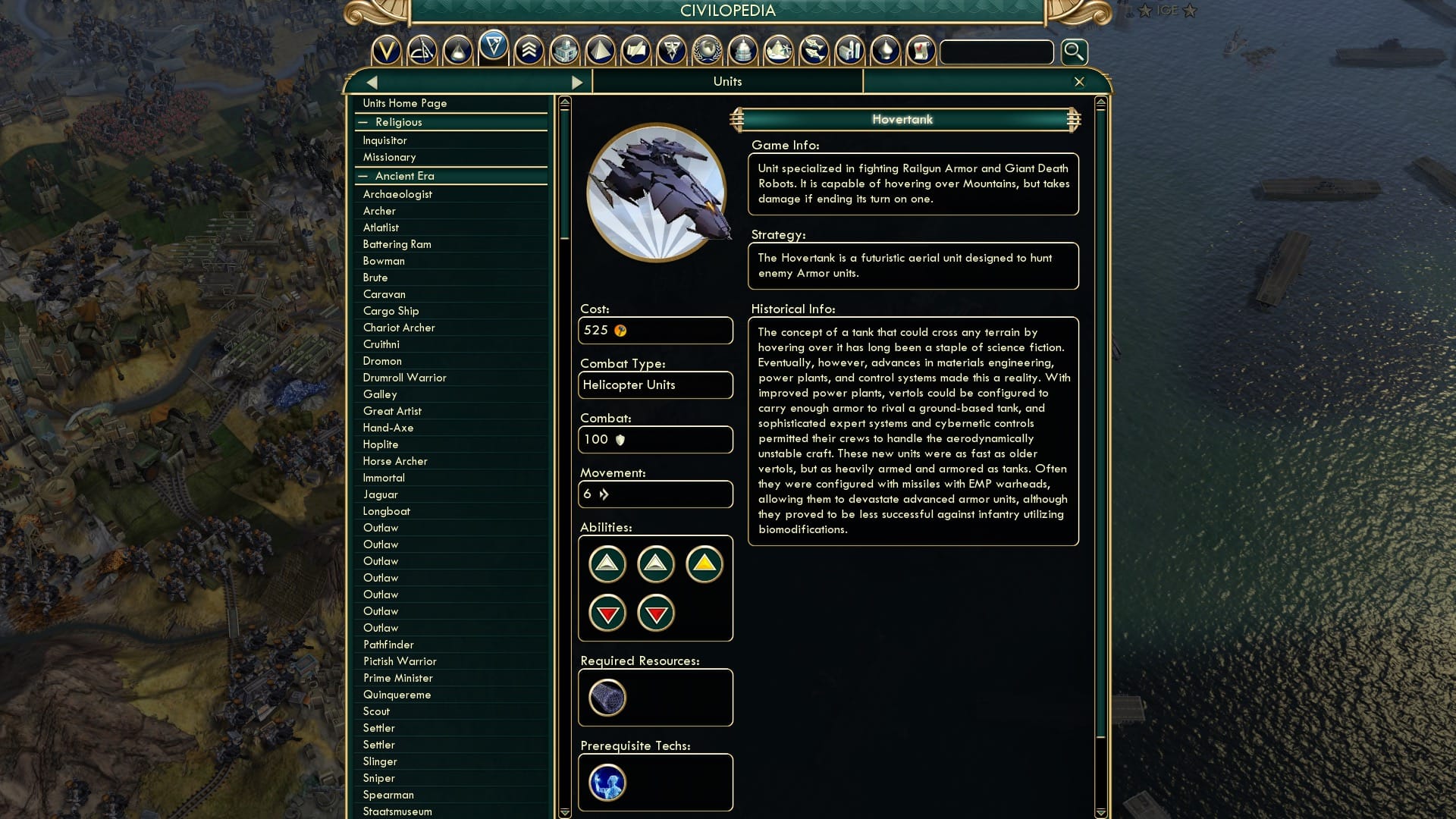Open the World Congress laurel globe section
The height and width of the screenshot is (819, 1456).
pos(709,52)
